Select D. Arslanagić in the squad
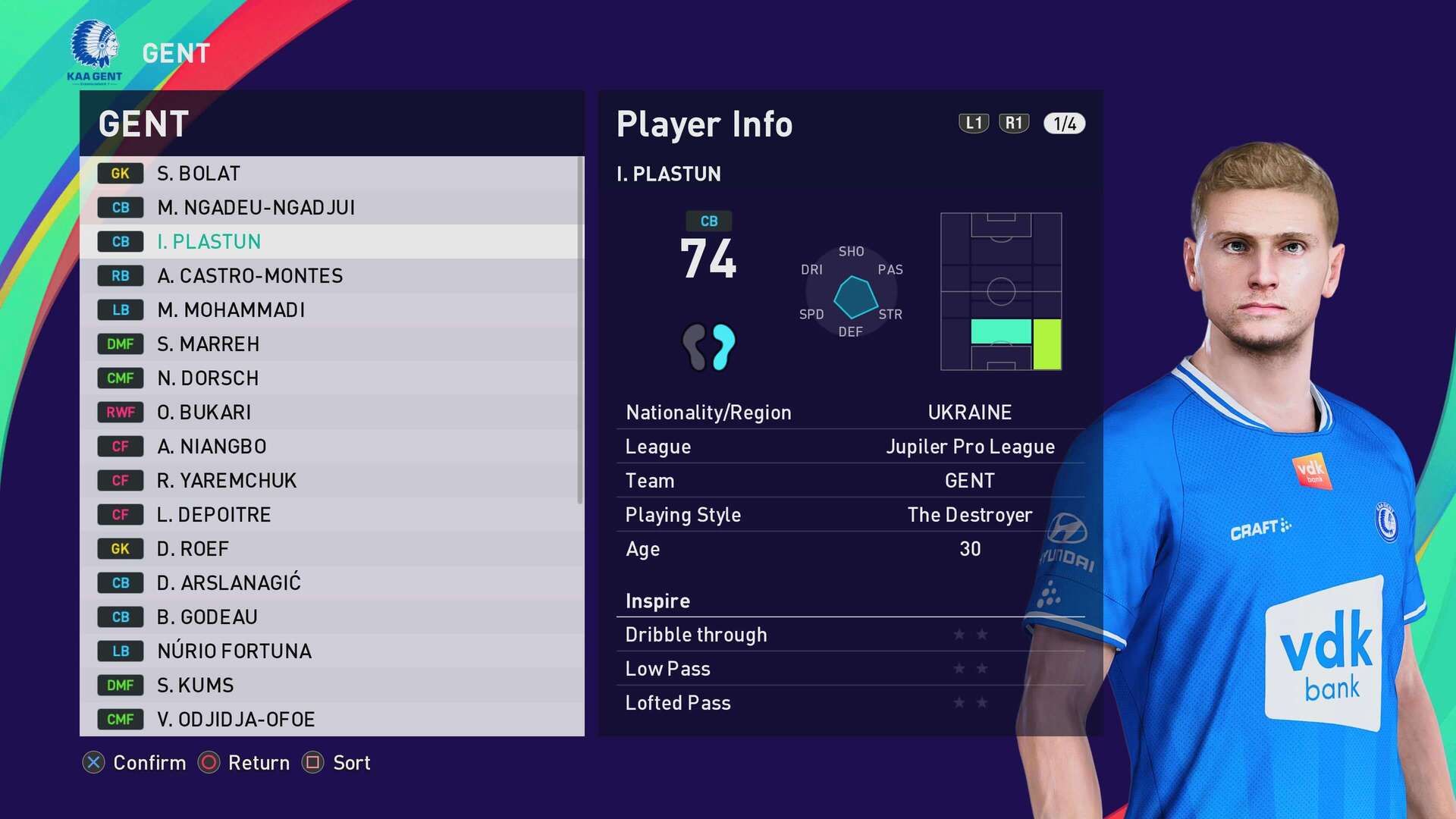 (331, 583)
